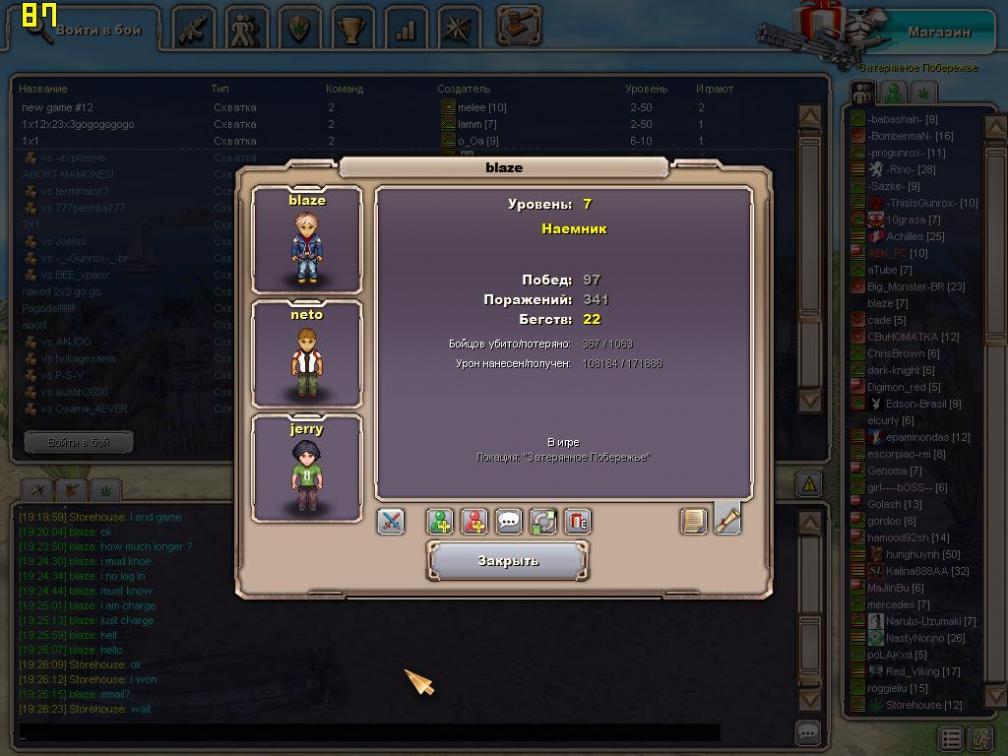Open private chat with speech bubble icon
Image resolution: width=1008 pixels, height=756 pixels.
tap(509, 521)
